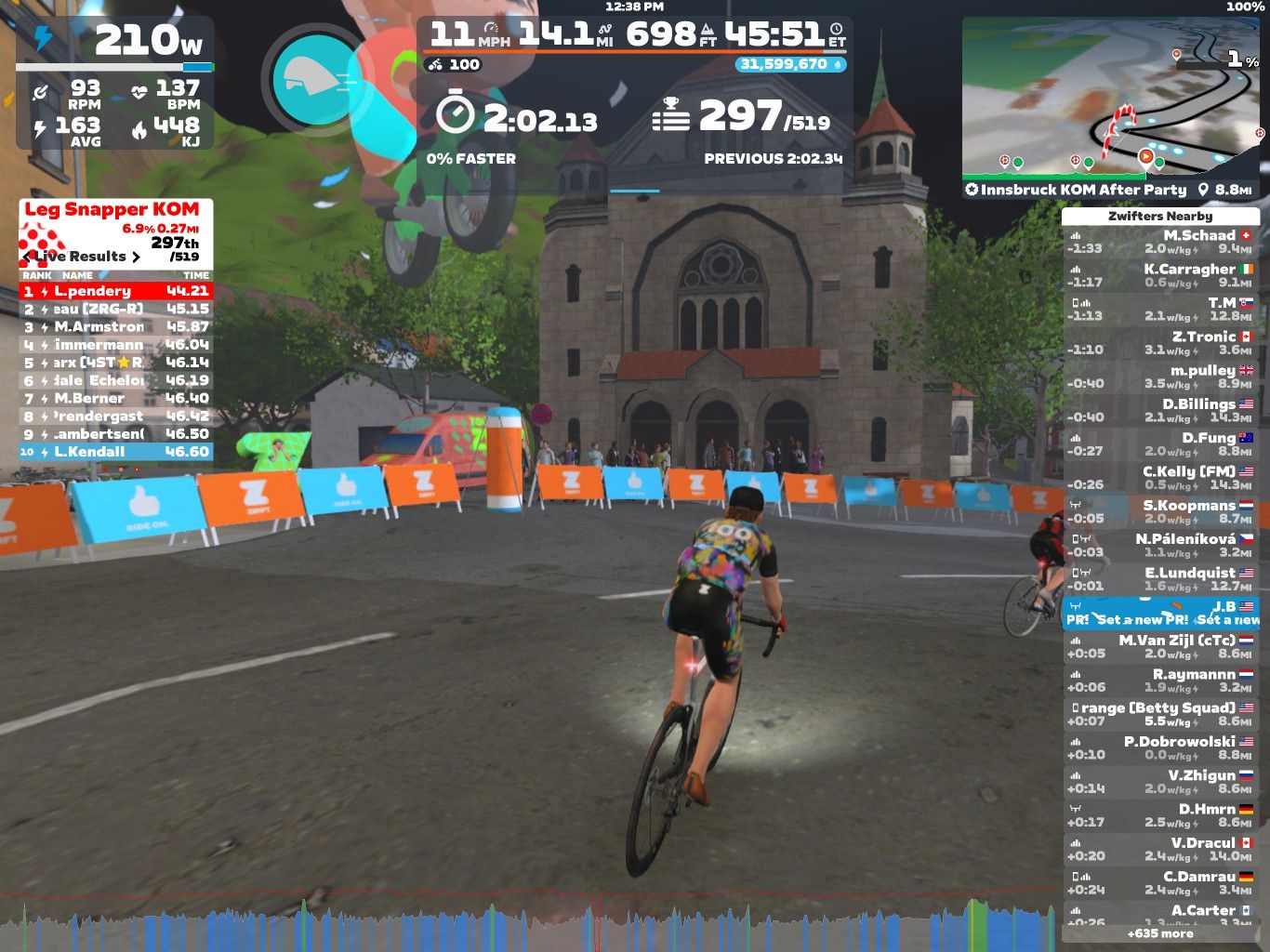This screenshot has height=952, width=1270.
Task: Pick P.Dobrowolski from nearby riders
Action: [1160, 748]
